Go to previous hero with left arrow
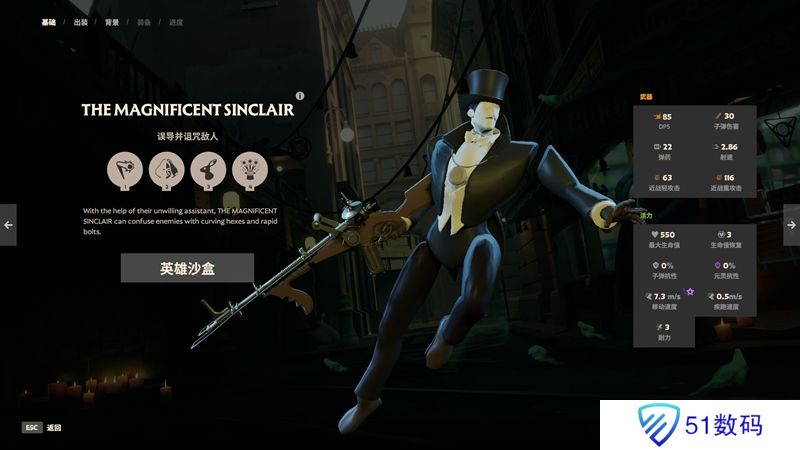 (8, 225)
